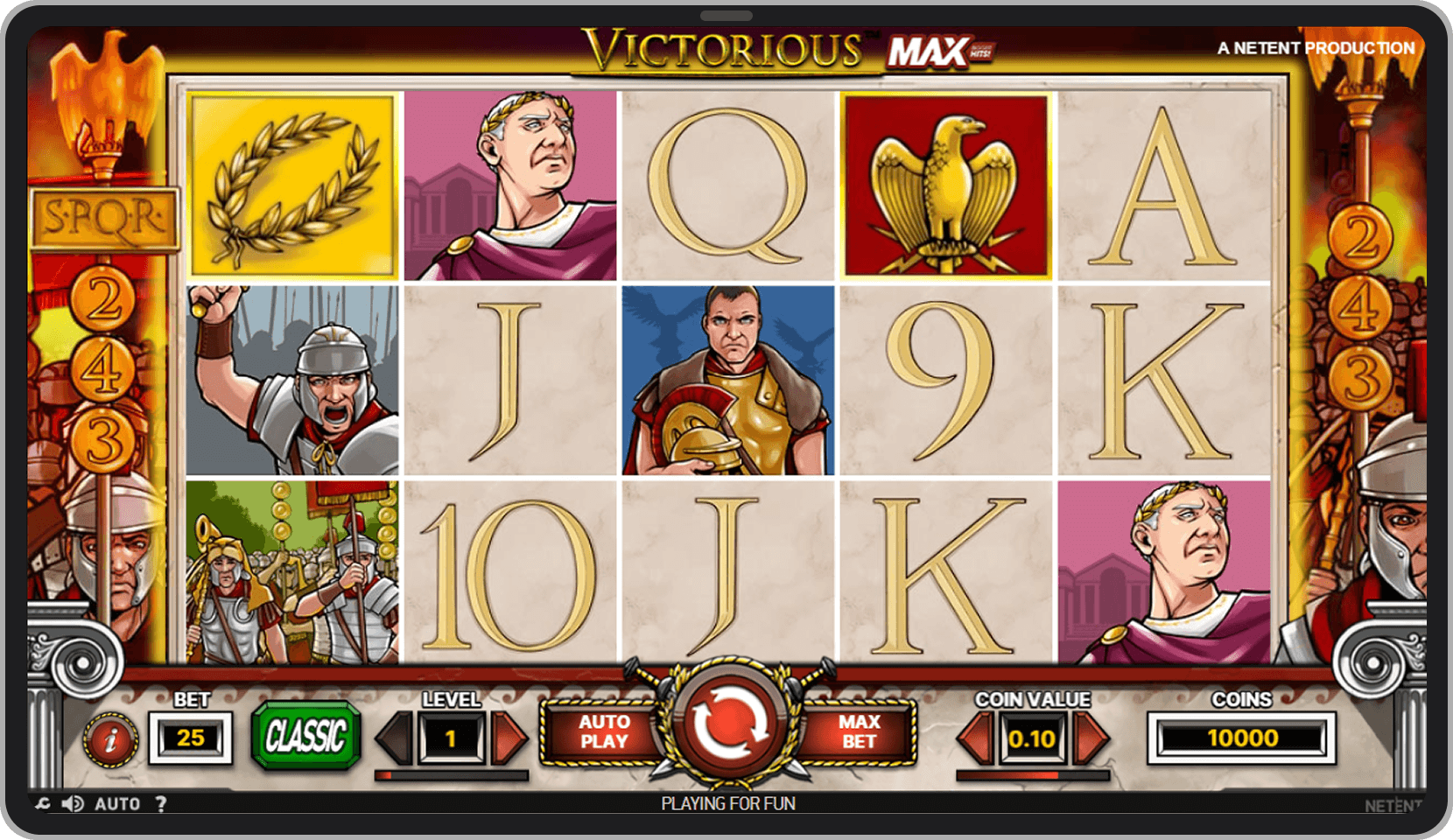Image resolution: width=1453 pixels, height=840 pixels.
Task: Click the speaker sound icon
Action: point(73,803)
